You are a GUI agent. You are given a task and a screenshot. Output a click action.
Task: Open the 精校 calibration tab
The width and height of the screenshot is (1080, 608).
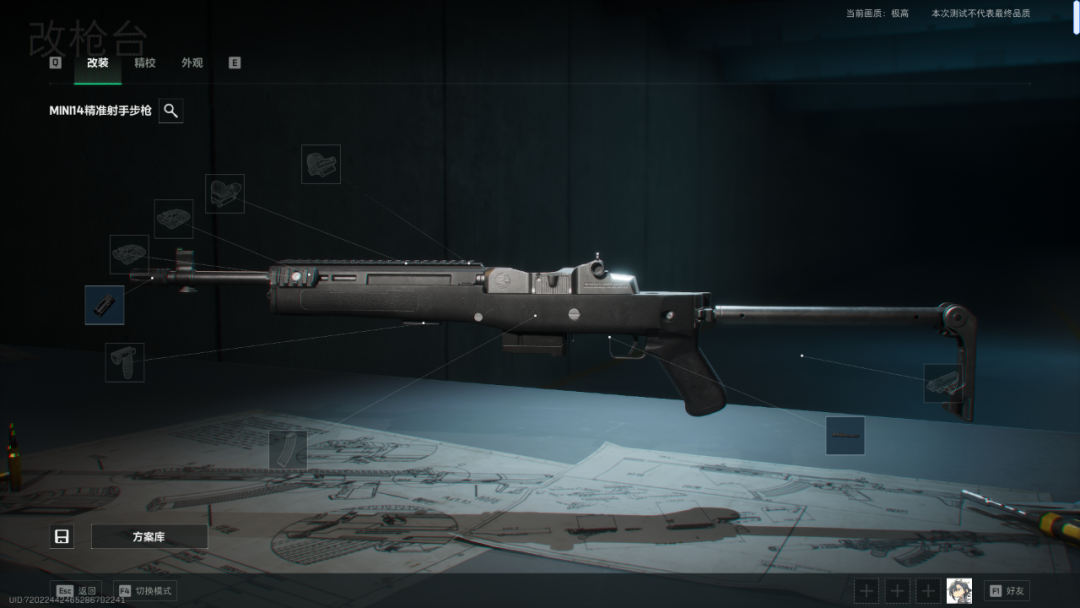(145, 63)
